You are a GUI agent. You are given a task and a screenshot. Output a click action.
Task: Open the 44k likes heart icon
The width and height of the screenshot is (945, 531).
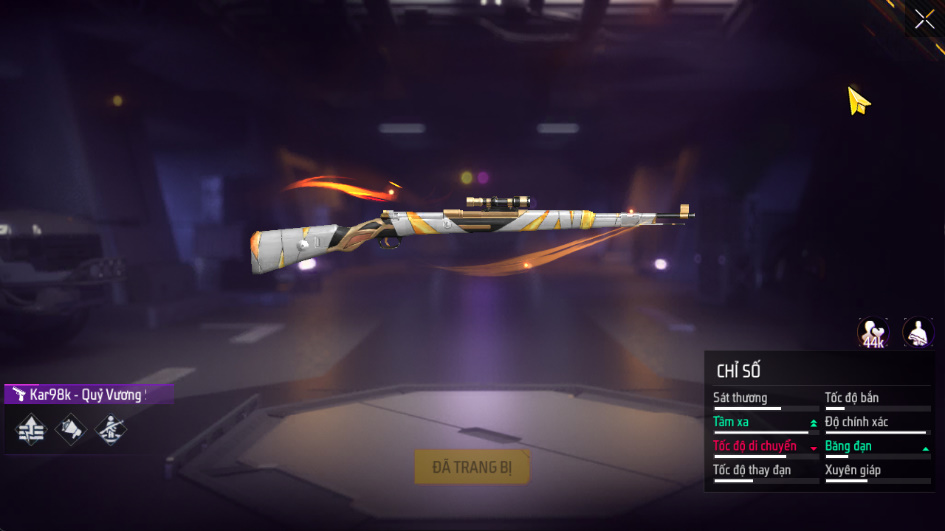873,333
